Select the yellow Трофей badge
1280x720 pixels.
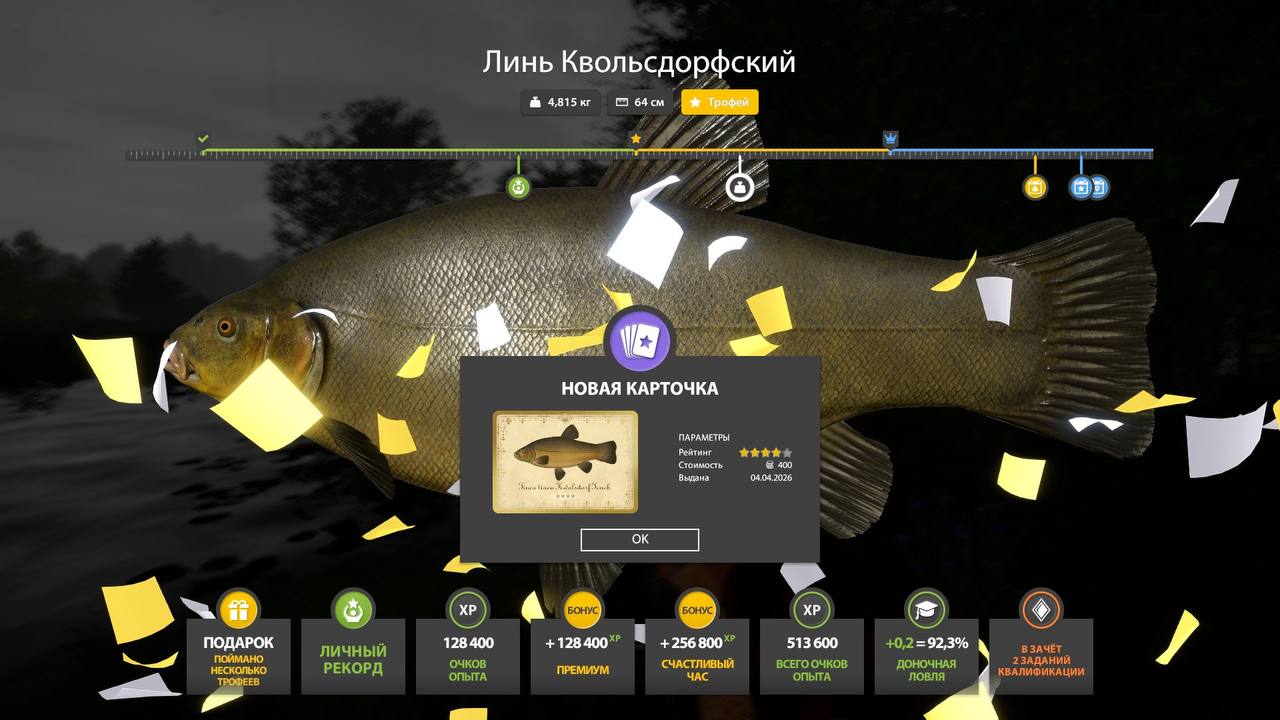[x=720, y=102]
